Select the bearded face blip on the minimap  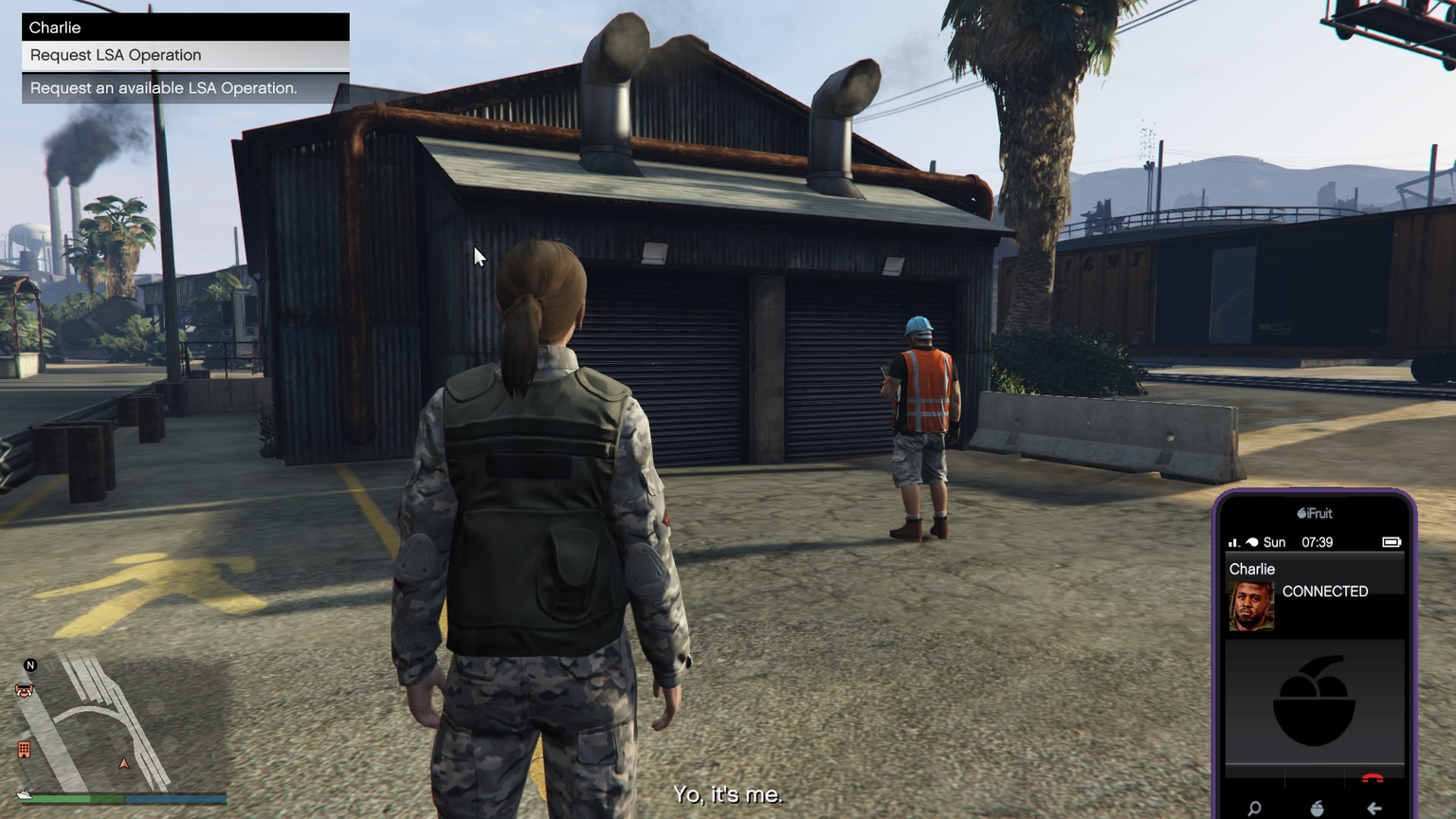(25, 691)
